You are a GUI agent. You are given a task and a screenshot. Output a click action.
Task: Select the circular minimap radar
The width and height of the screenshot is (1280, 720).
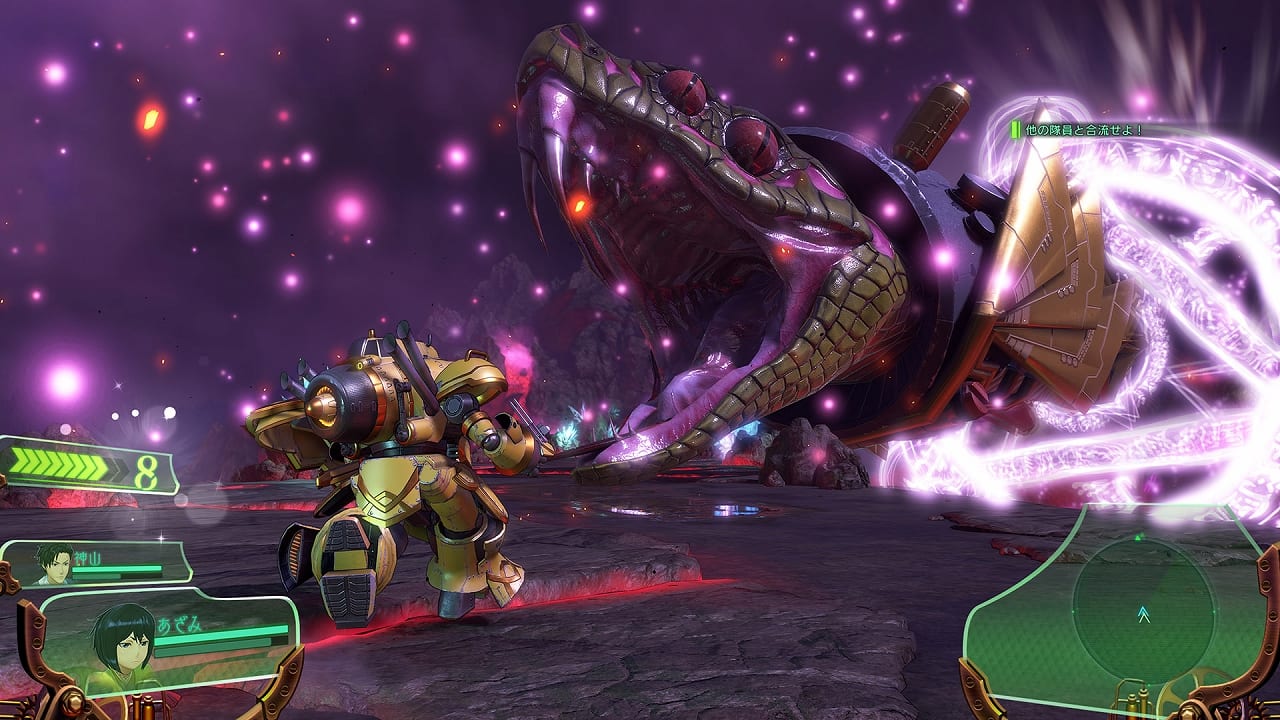(1142, 611)
